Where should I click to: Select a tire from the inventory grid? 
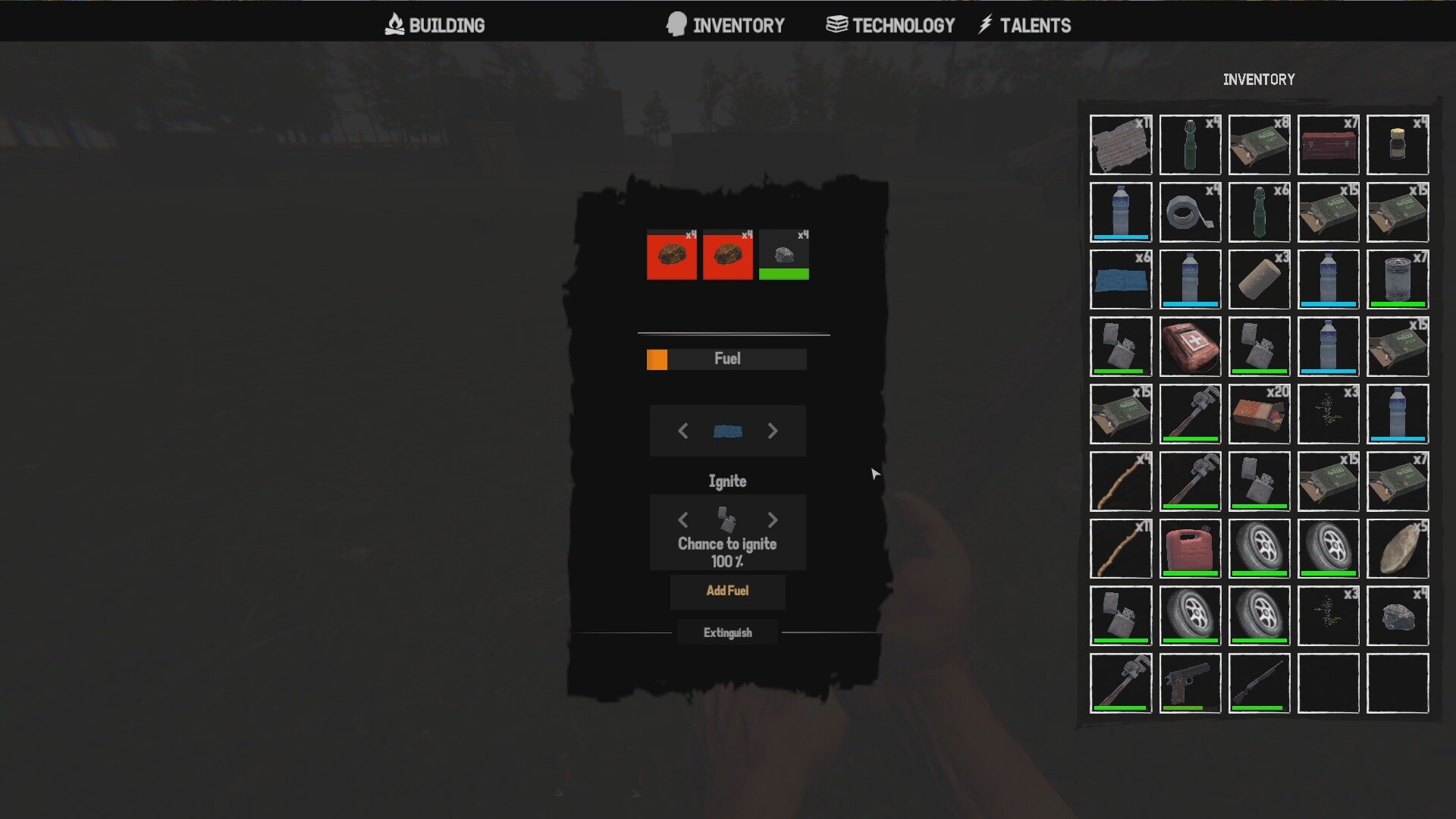coord(1259,548)
